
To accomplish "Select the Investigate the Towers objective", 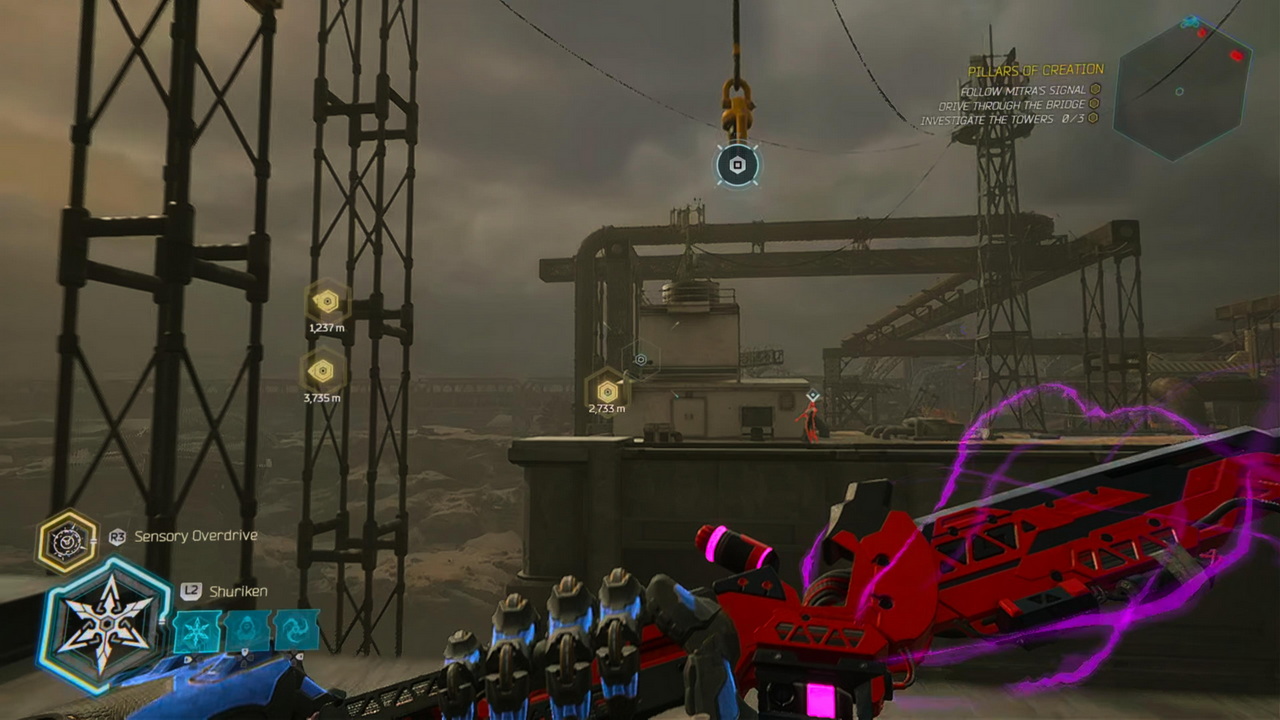I will pyautogui.click(x=1002, y=120).
